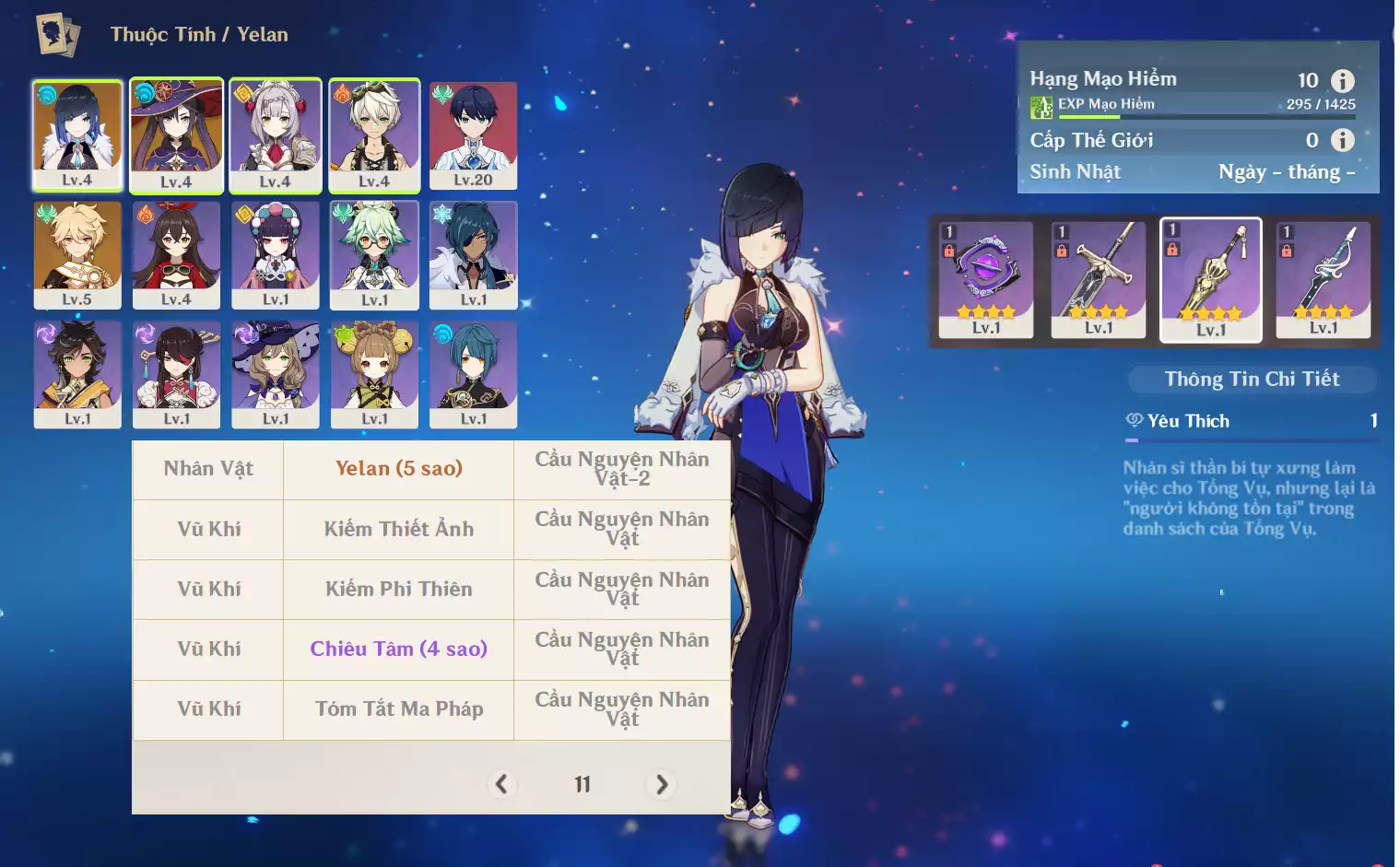Select Yaoyao with the golden bells
Image resolution: width=1400 pixels, height=867 pixels.
click(374, 373)
